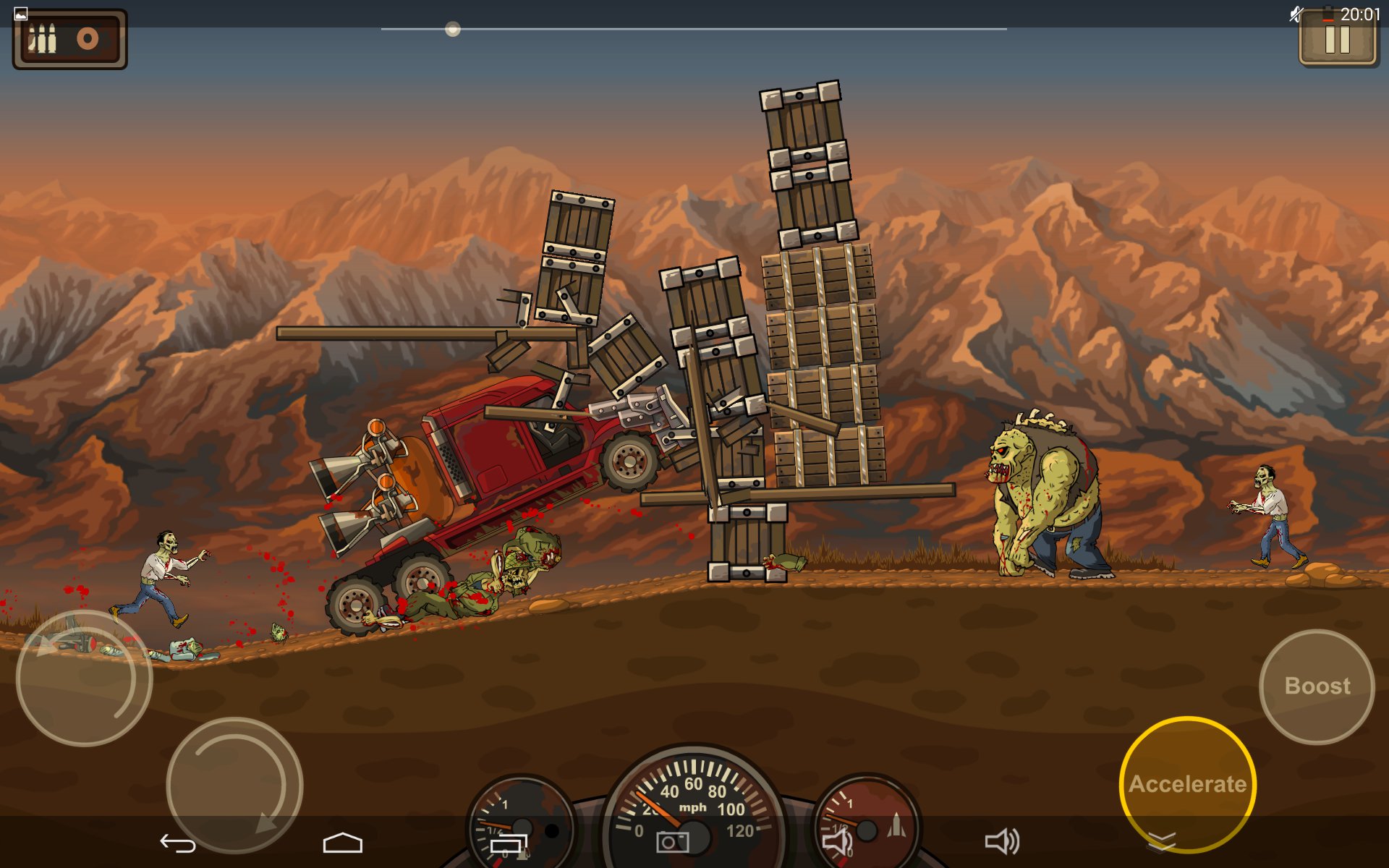Screen dimensions: 1389x868
Task: Pause the game
Action: (x=1337, y=39)
